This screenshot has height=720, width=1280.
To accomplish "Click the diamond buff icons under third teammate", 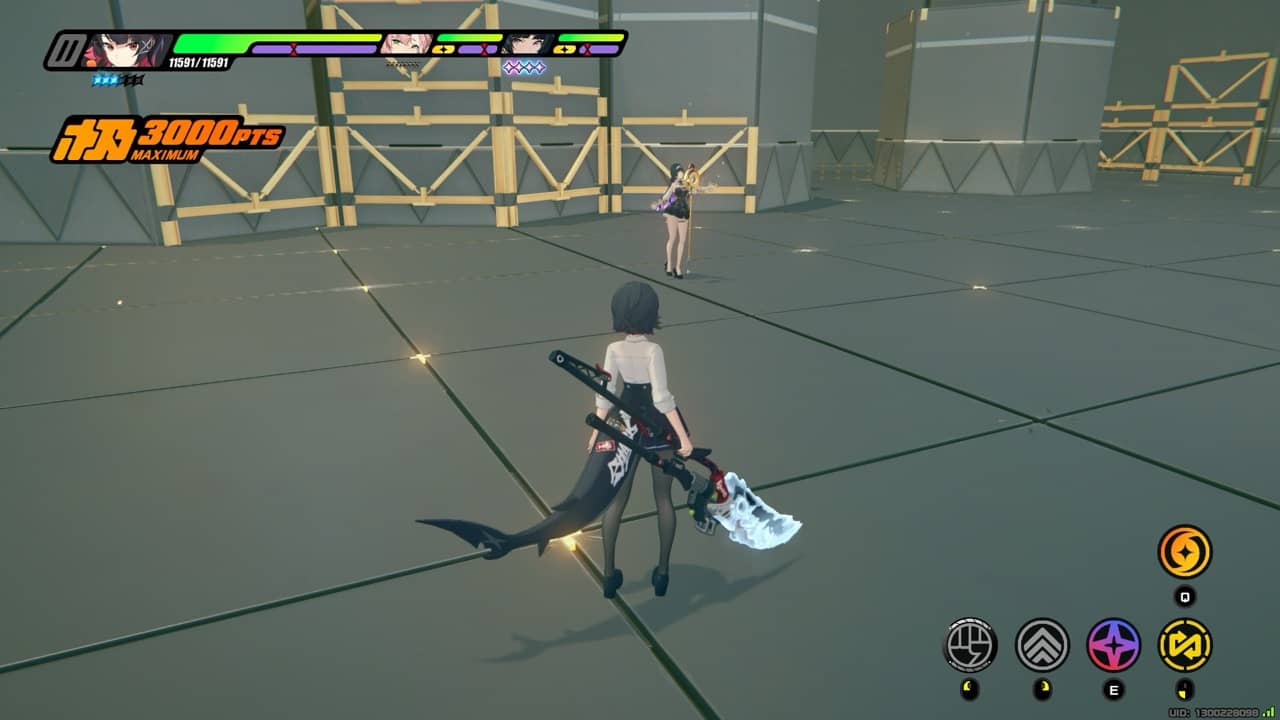I will pyautogui.click(x=524, y=67).
